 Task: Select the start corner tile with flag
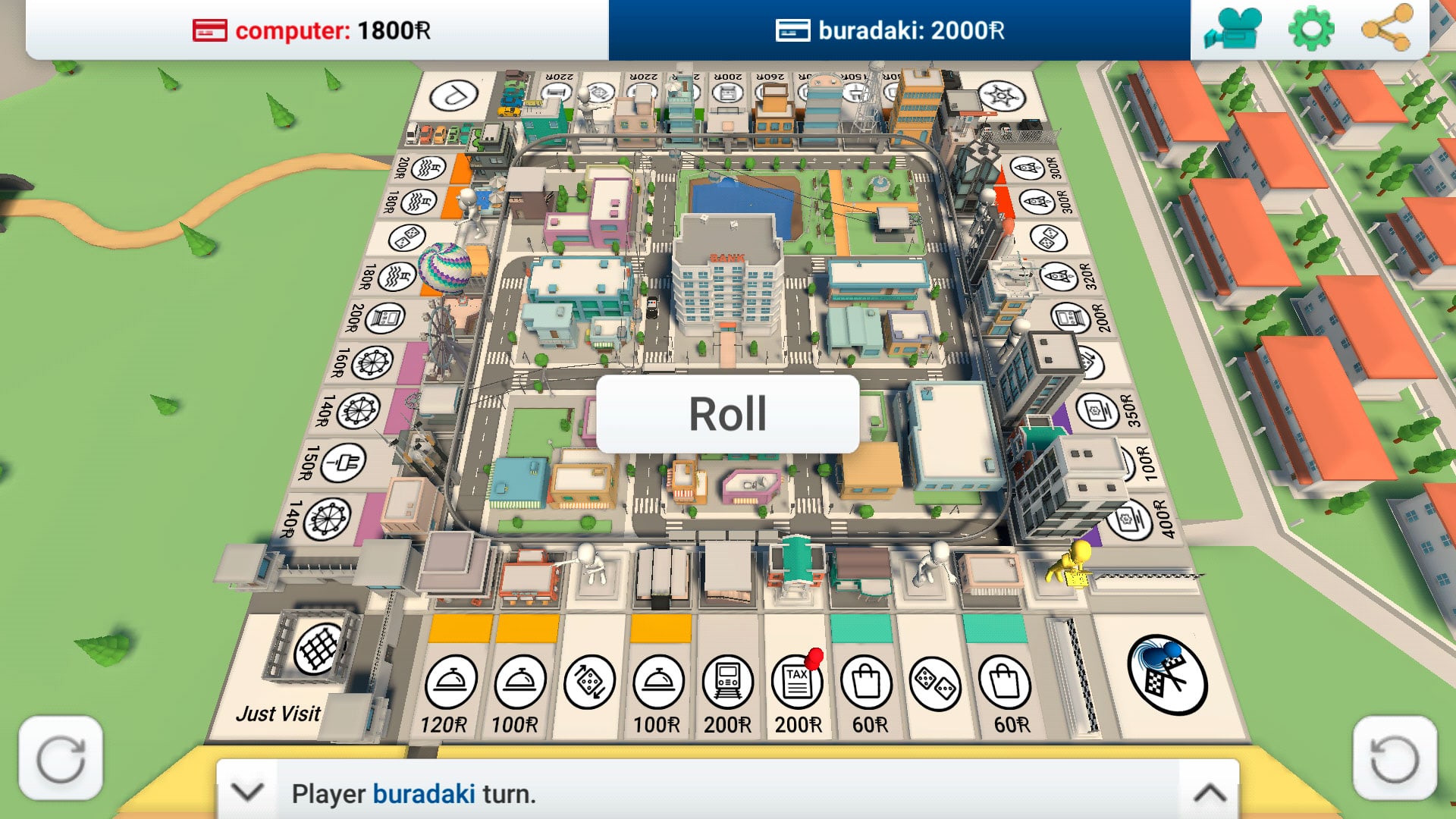1166,675
